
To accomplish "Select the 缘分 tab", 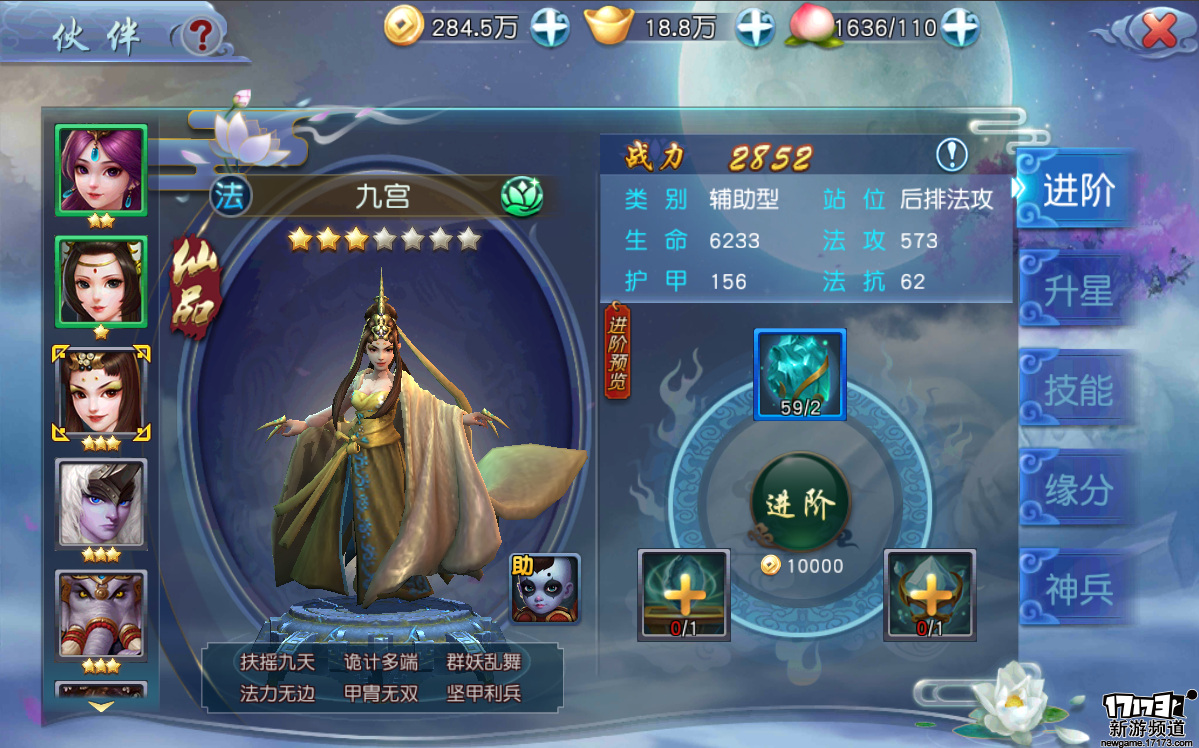I will [1077, 490].
